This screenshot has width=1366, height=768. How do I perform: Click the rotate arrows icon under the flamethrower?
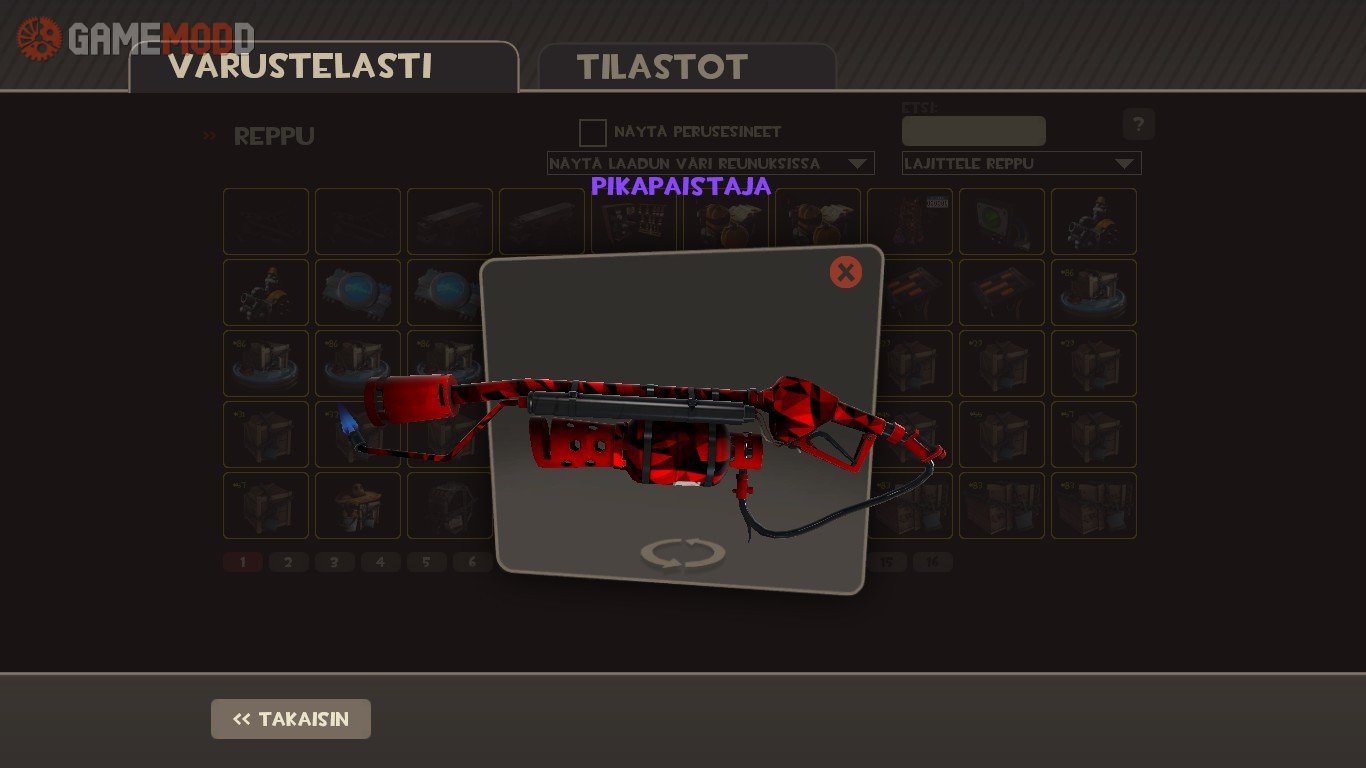pos(683,553)
